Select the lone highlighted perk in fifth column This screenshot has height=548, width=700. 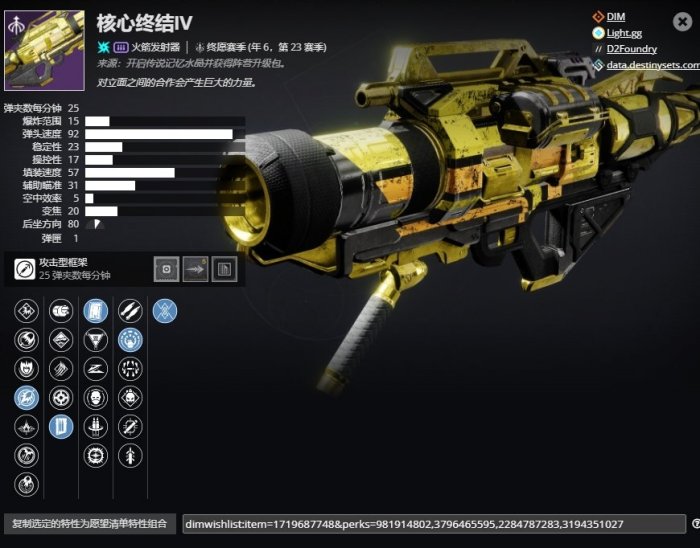point(165,311)
